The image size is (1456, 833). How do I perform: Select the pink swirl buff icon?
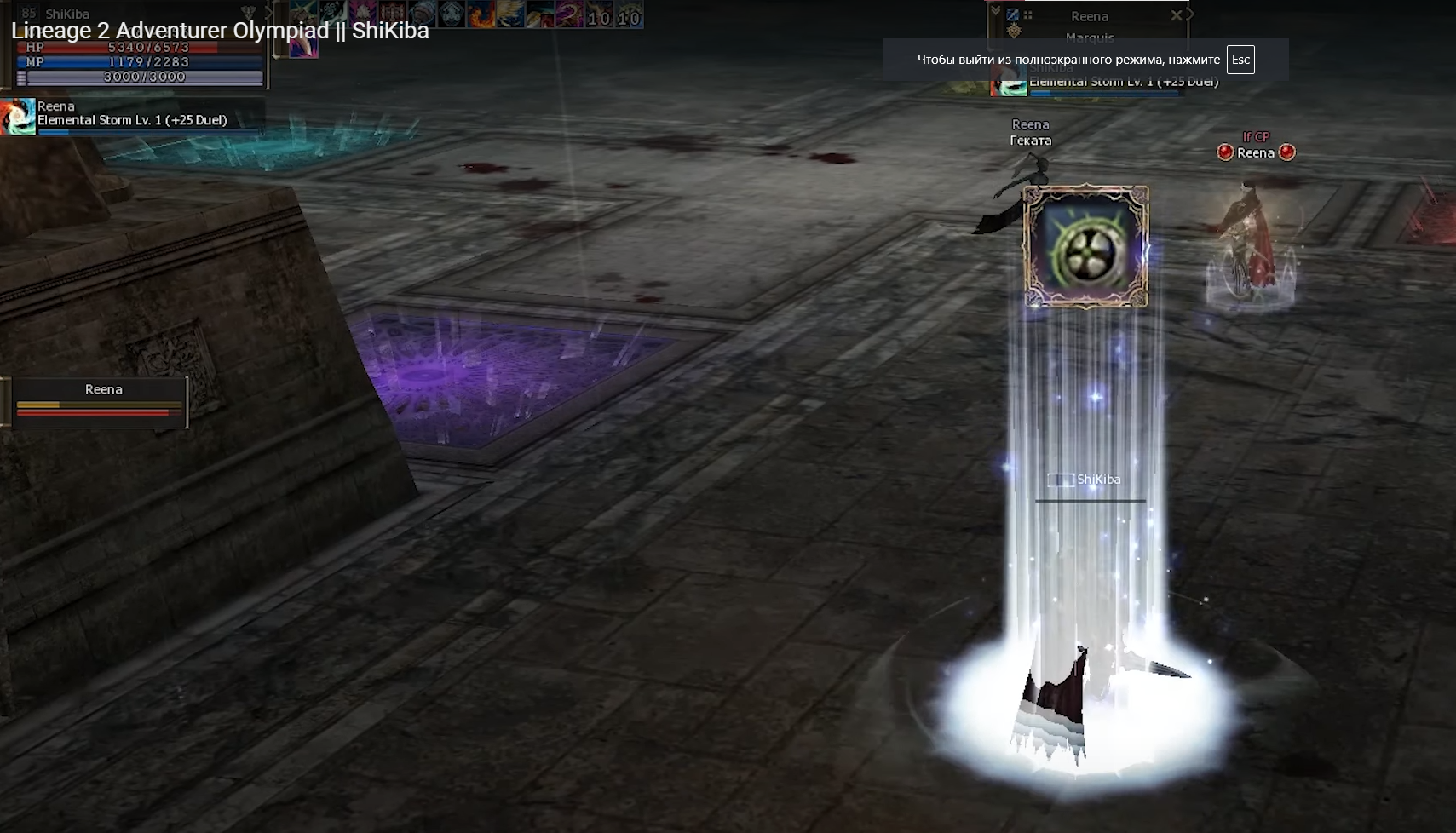pos(569,14)
